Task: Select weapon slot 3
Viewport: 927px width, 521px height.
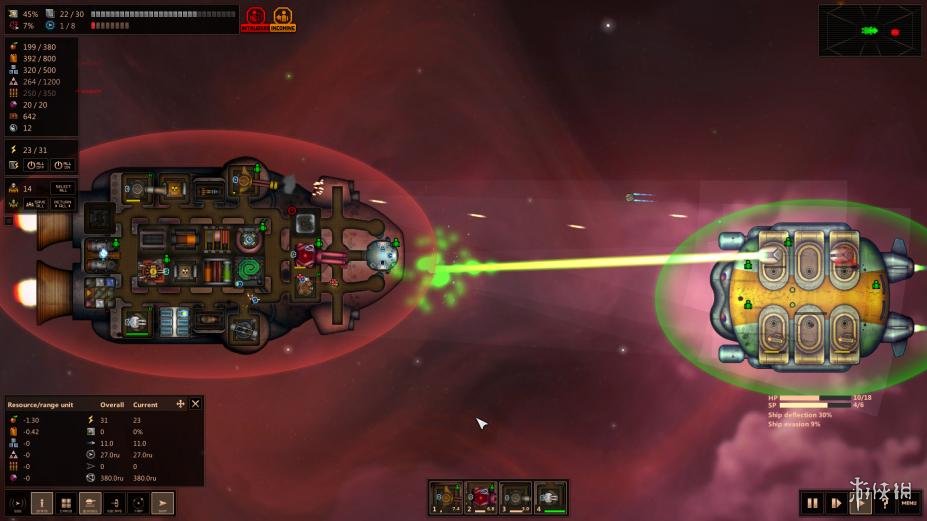Action: (x=515, y=497)
